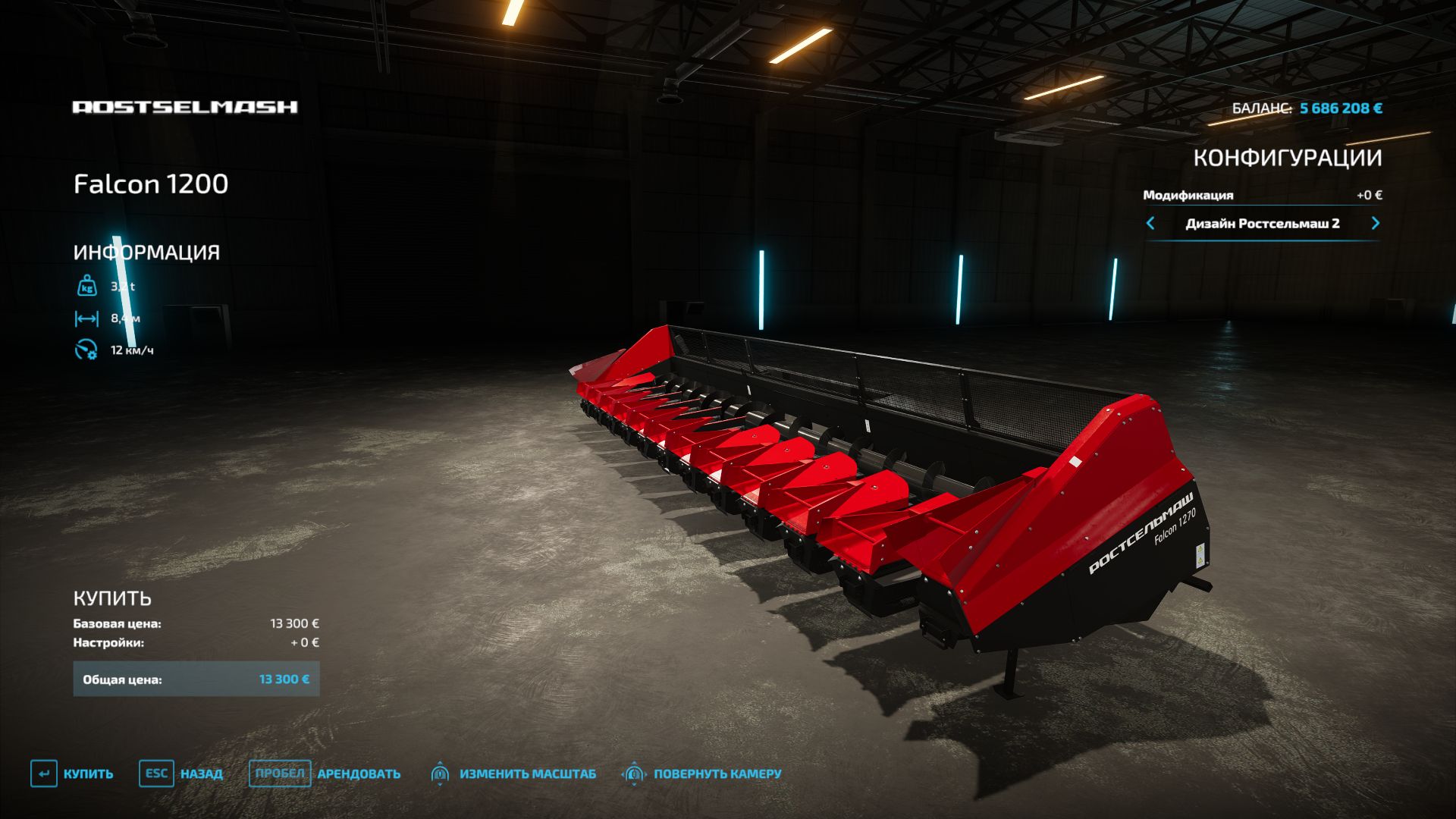
Task: Select the Дизайн Ростсельмаш 2 configuration
Action: pyautogui.click(x=1263, y=224)
